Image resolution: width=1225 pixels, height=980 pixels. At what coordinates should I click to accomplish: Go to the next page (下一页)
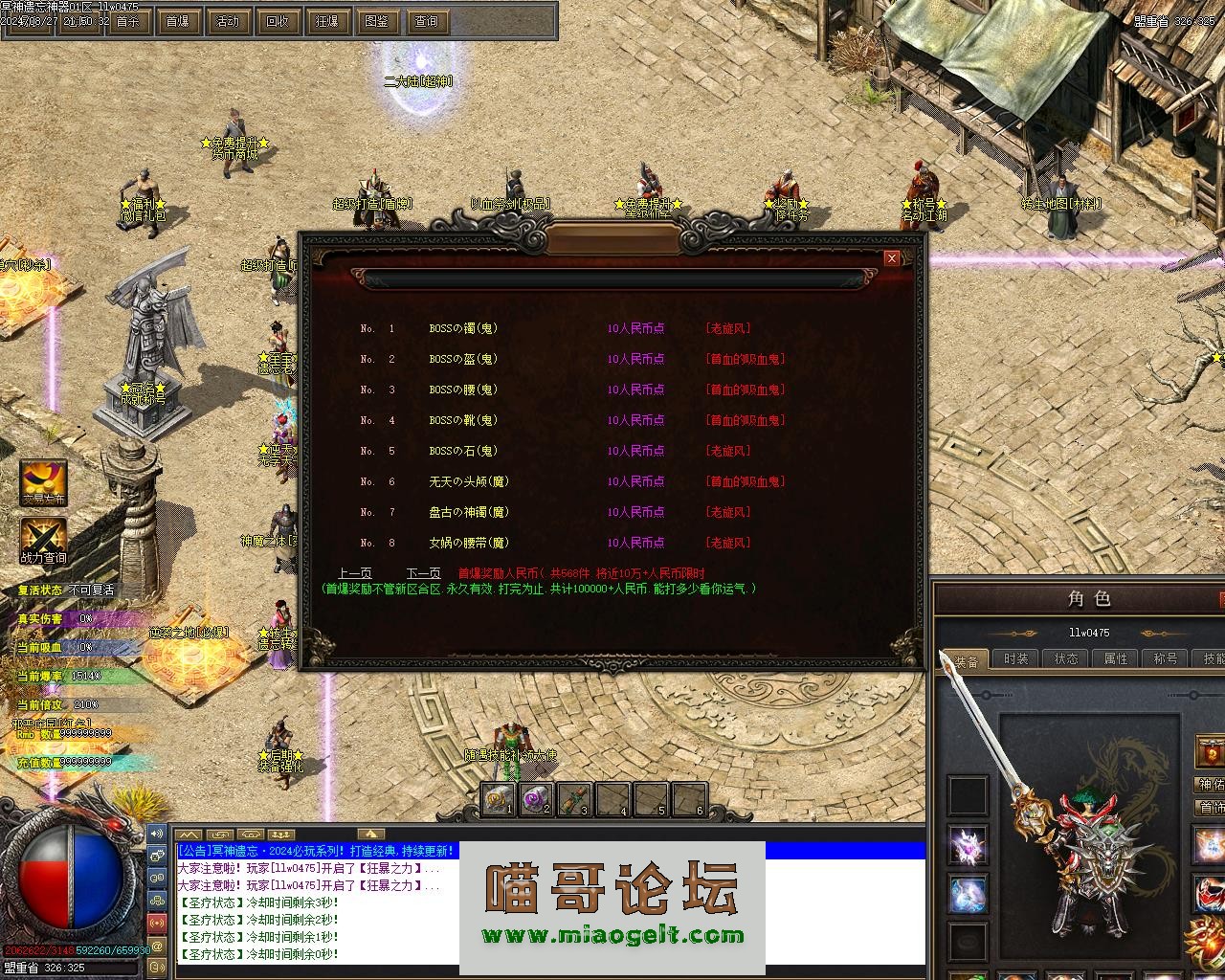423,573
